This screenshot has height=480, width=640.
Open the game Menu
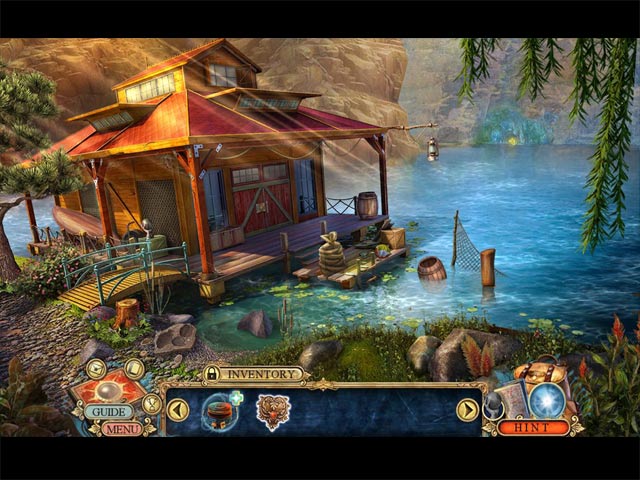[x=121, y=429]
